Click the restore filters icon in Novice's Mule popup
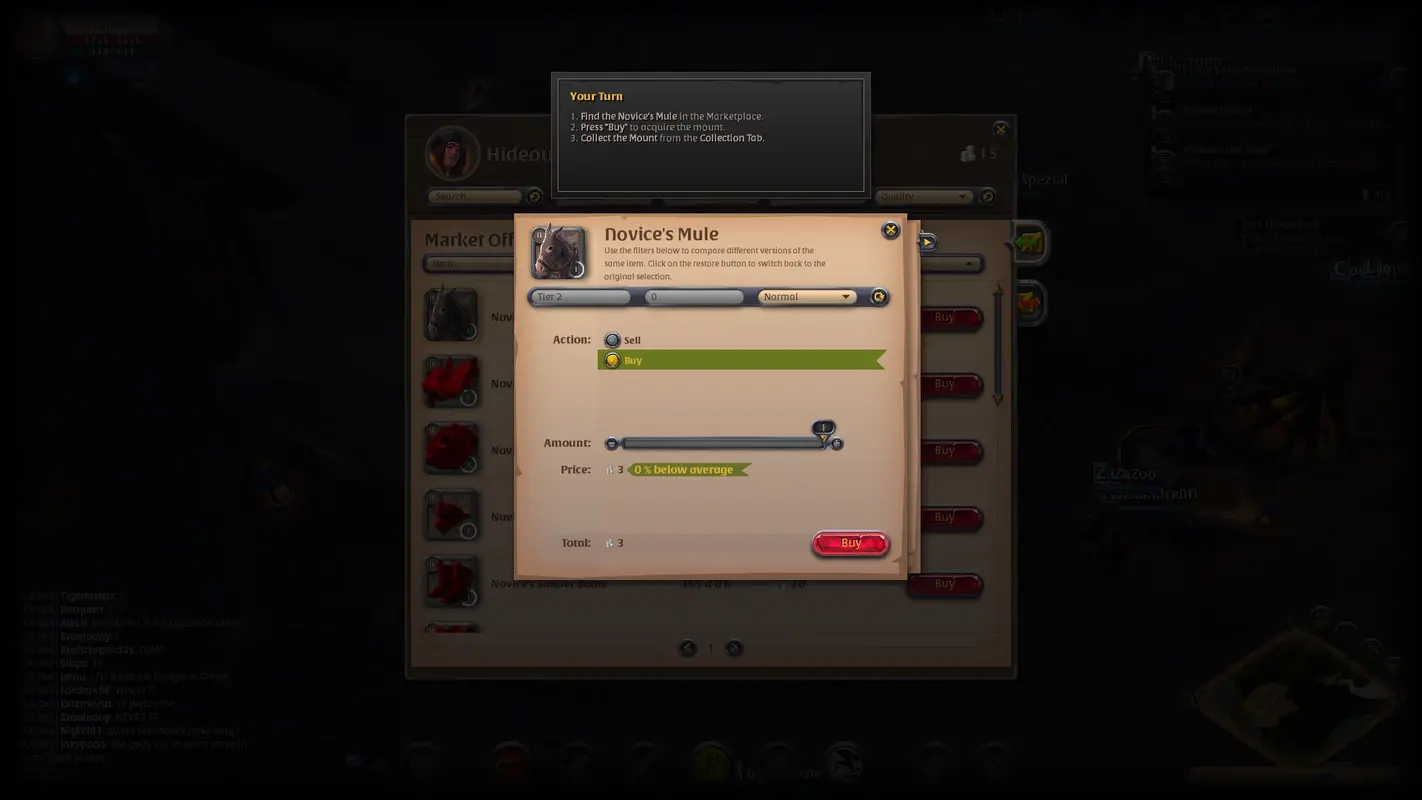 [x=878, y=296]
